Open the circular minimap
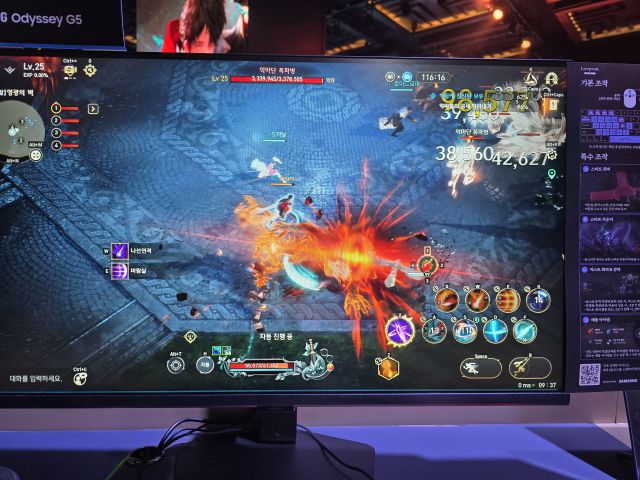The image size is (640, 480). (x=20, y=128)
